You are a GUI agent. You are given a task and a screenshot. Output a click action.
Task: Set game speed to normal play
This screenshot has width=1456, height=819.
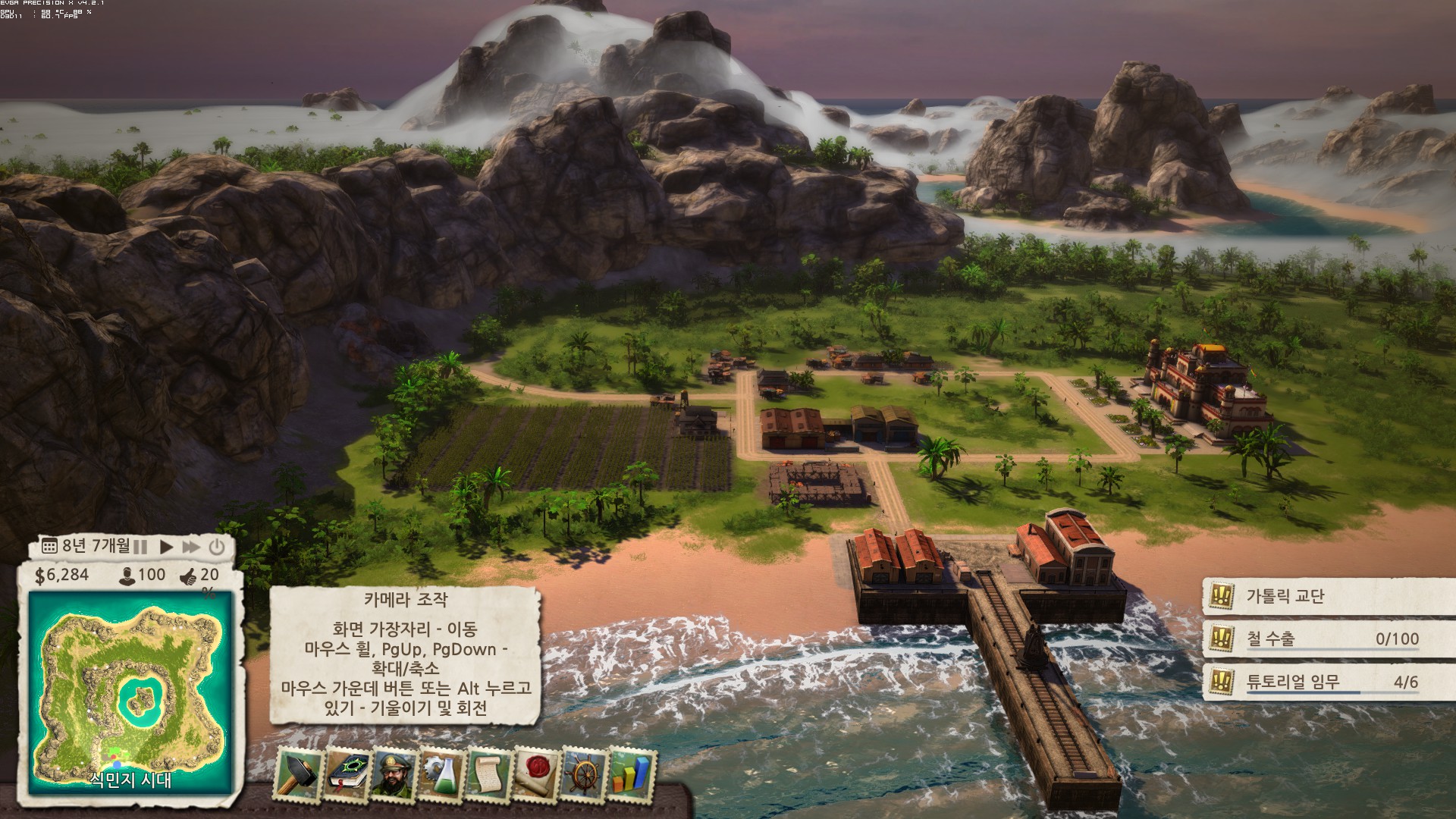[x=166, y=547]
